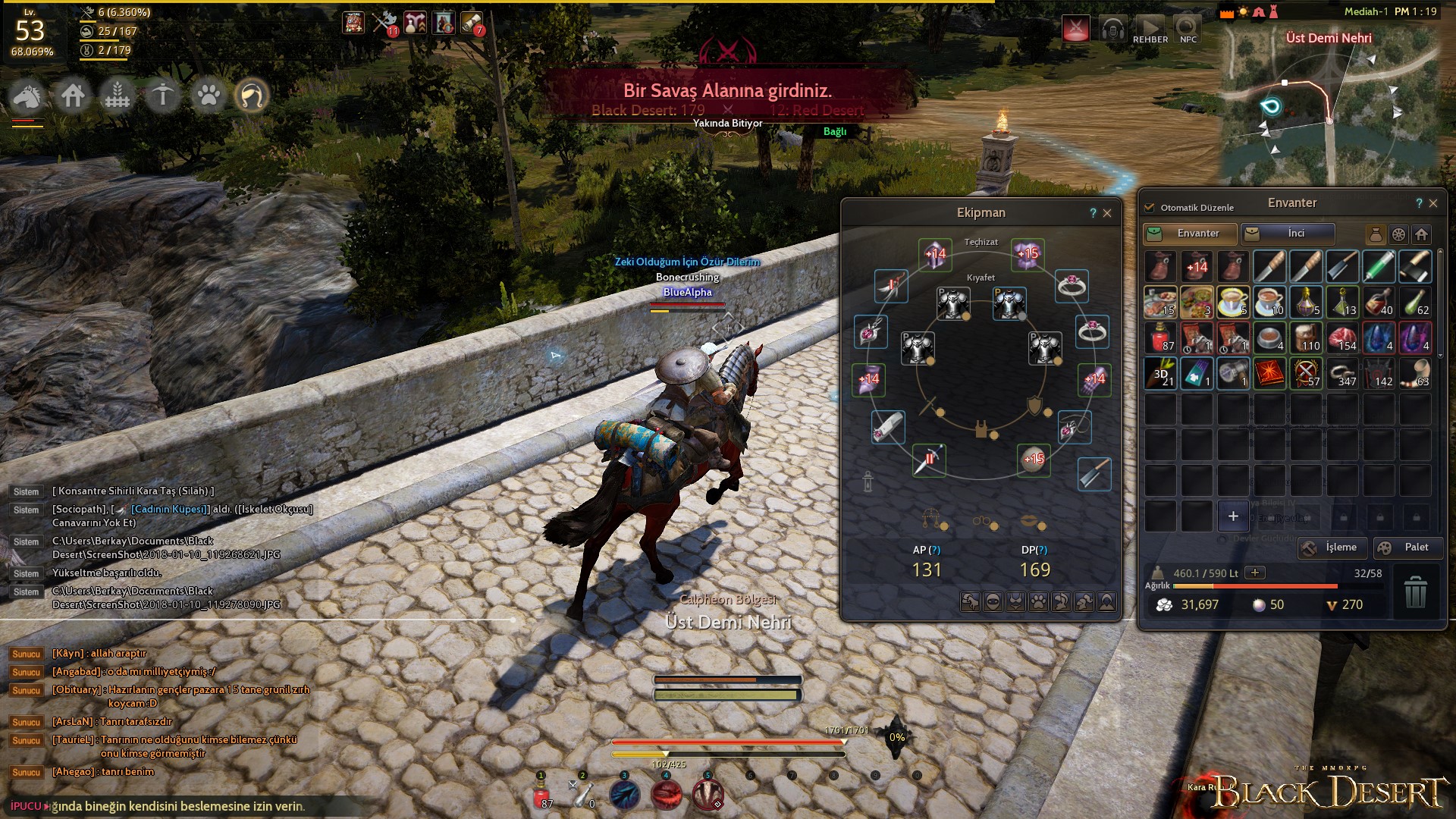This screenshot has height=819, width=1456.
Task: Open the pet paw icon
Action: point(209,96)
